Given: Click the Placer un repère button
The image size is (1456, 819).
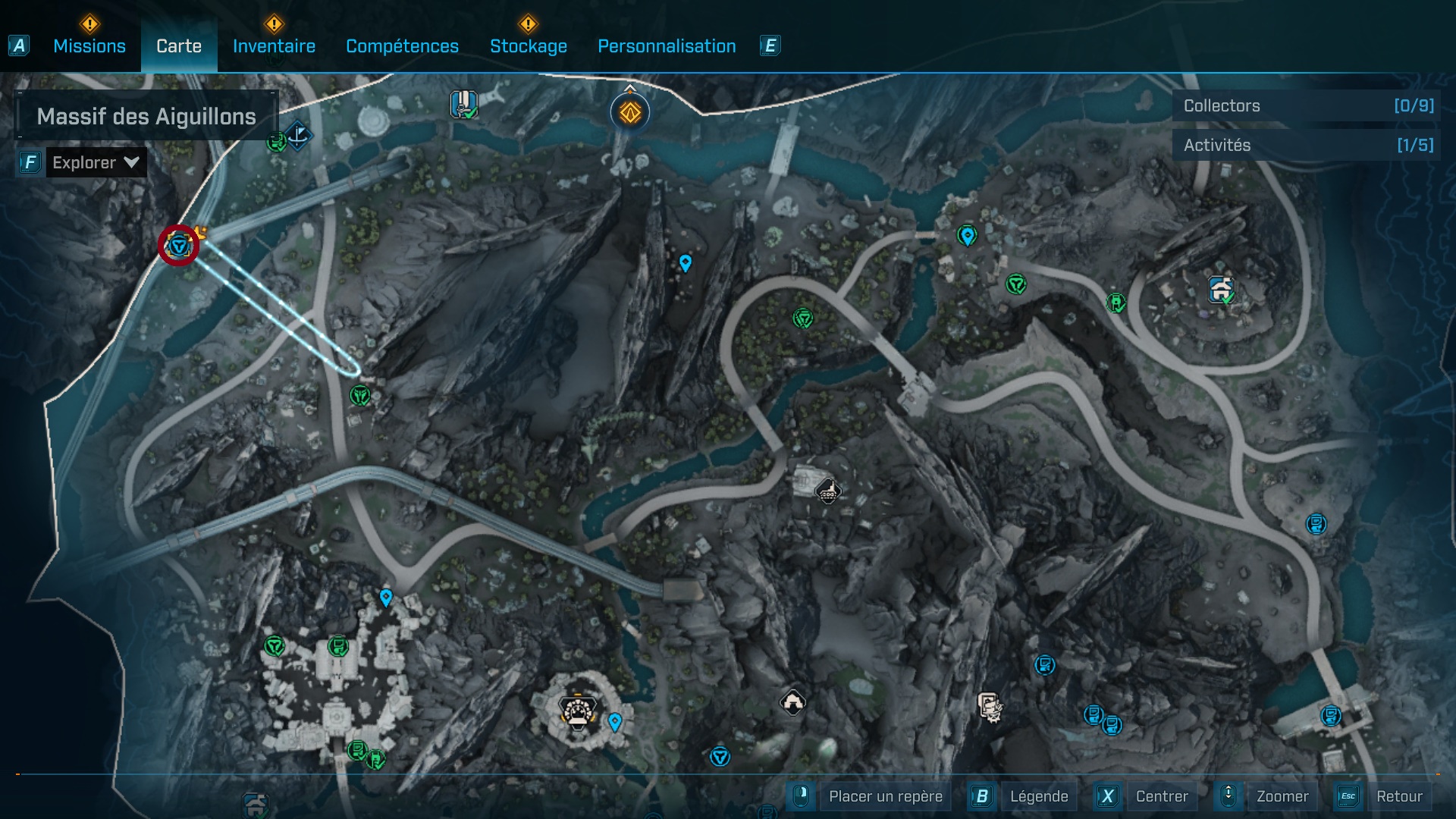Looking at the screenshot, I should (885, 796).
